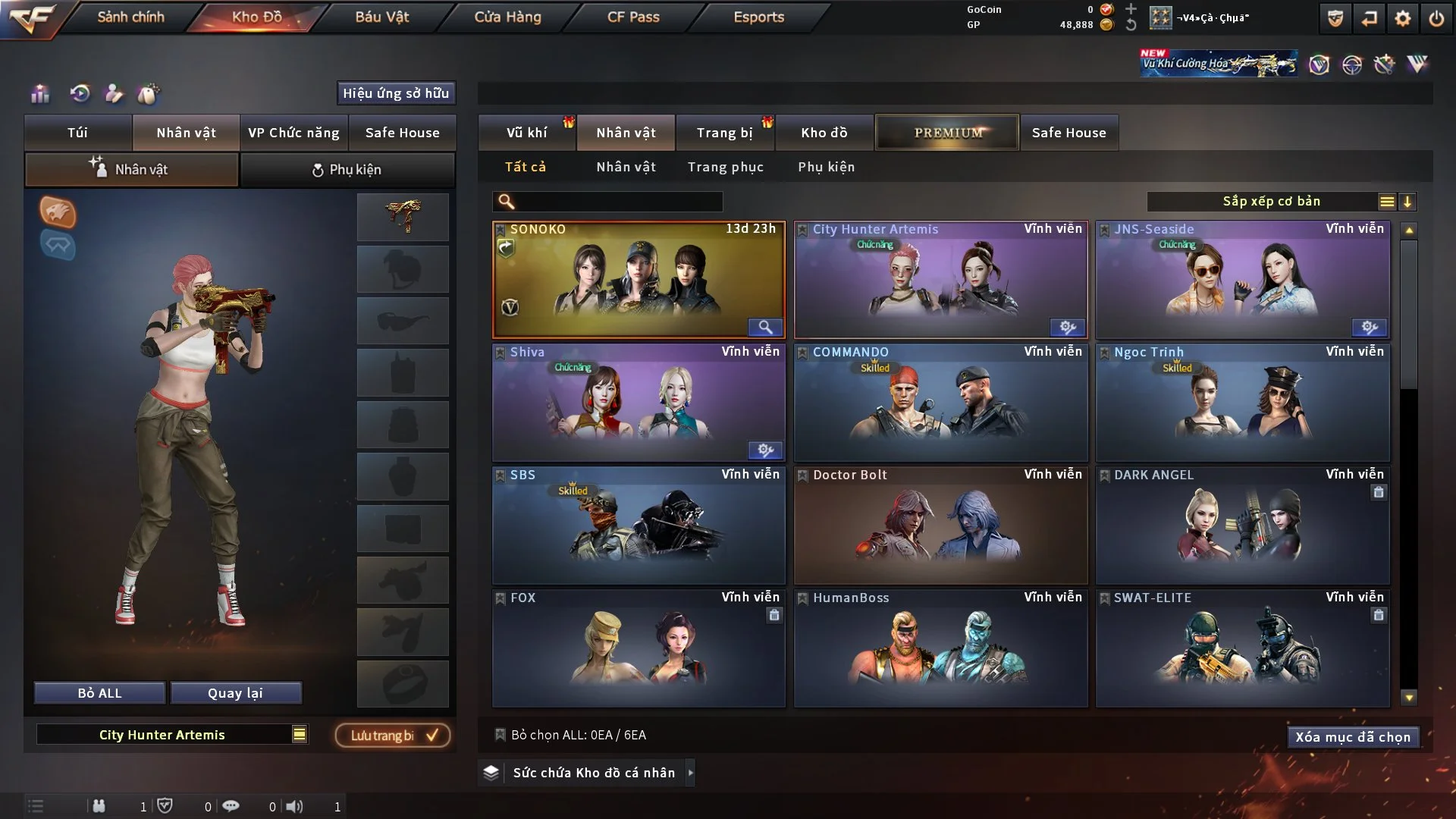Click the Quay lại button

(x=235, y=693)
